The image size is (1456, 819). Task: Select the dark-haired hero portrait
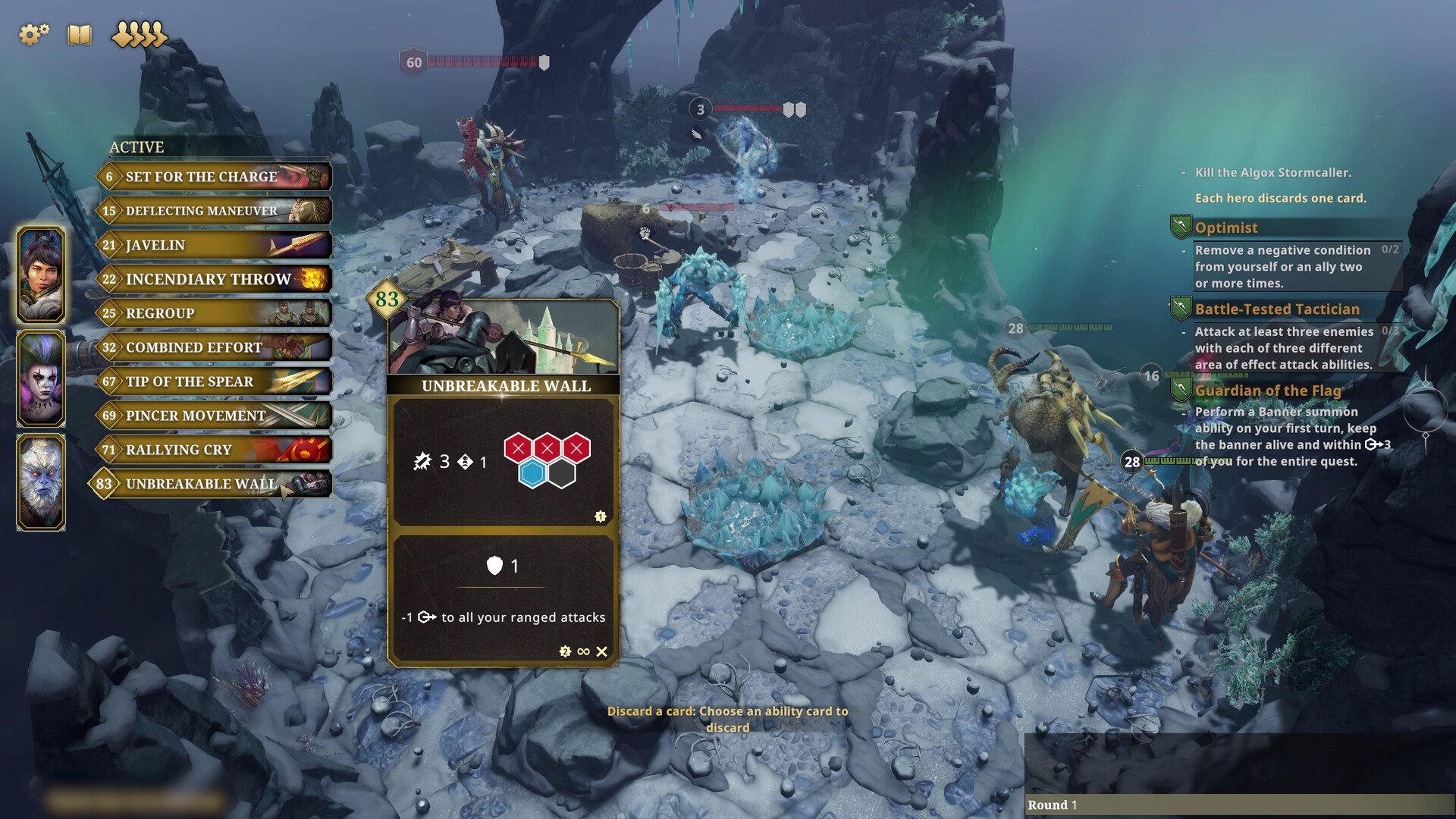41,275
